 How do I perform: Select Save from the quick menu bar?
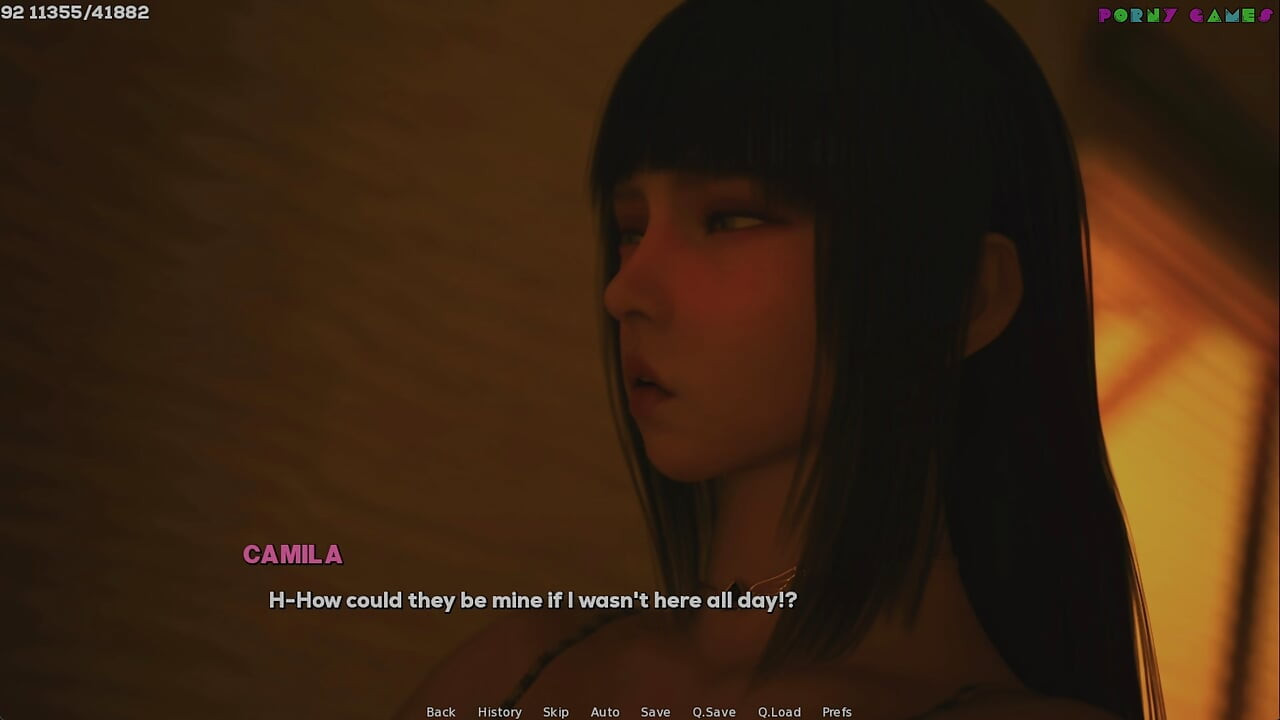click(x=656, y=712)
